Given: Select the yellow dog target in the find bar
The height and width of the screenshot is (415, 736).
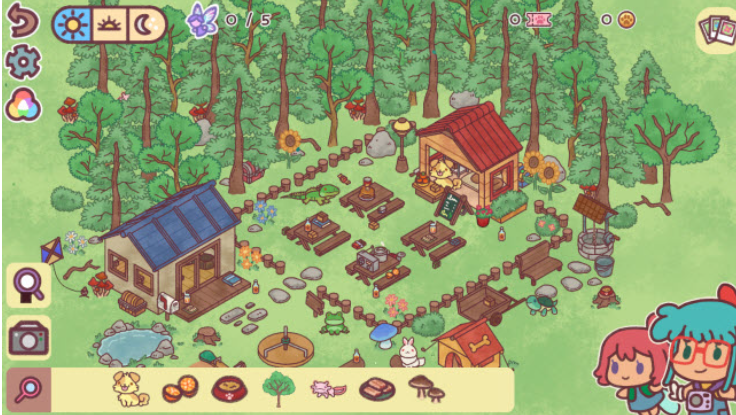Looking at the screenshot, I should 130,388.
